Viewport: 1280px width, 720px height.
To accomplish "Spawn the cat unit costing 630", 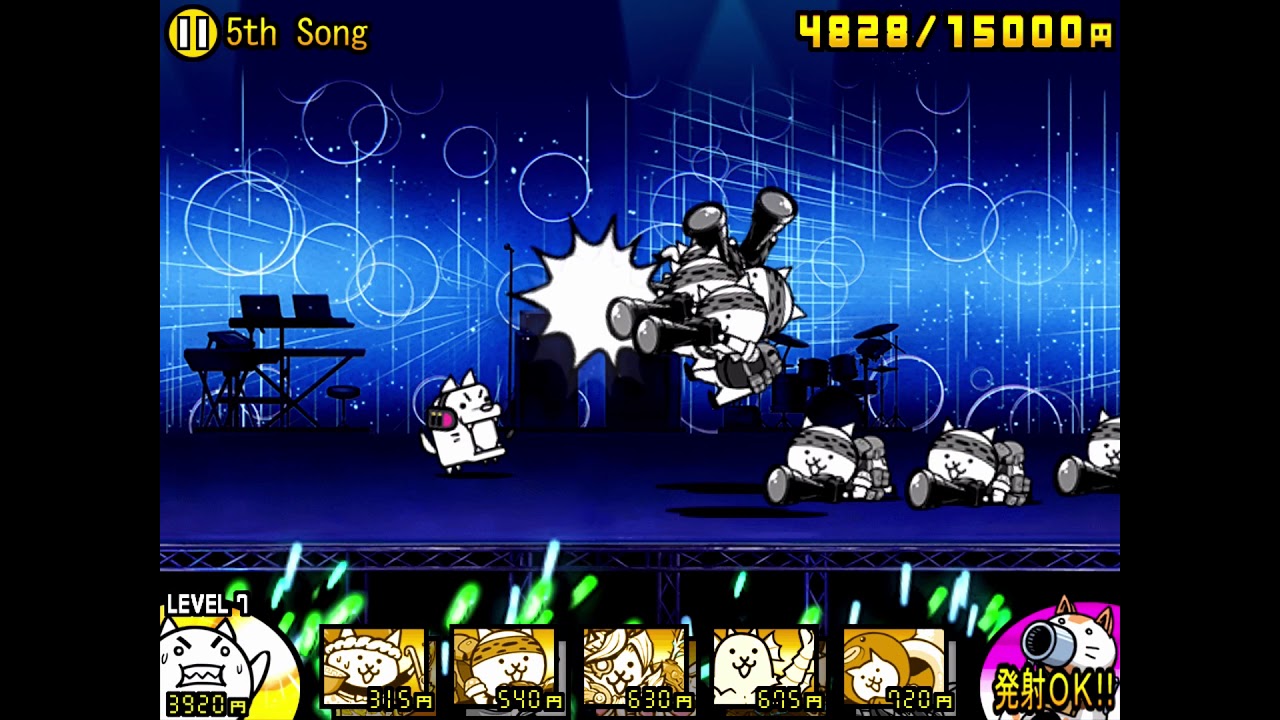I will [x=635, y=668].
